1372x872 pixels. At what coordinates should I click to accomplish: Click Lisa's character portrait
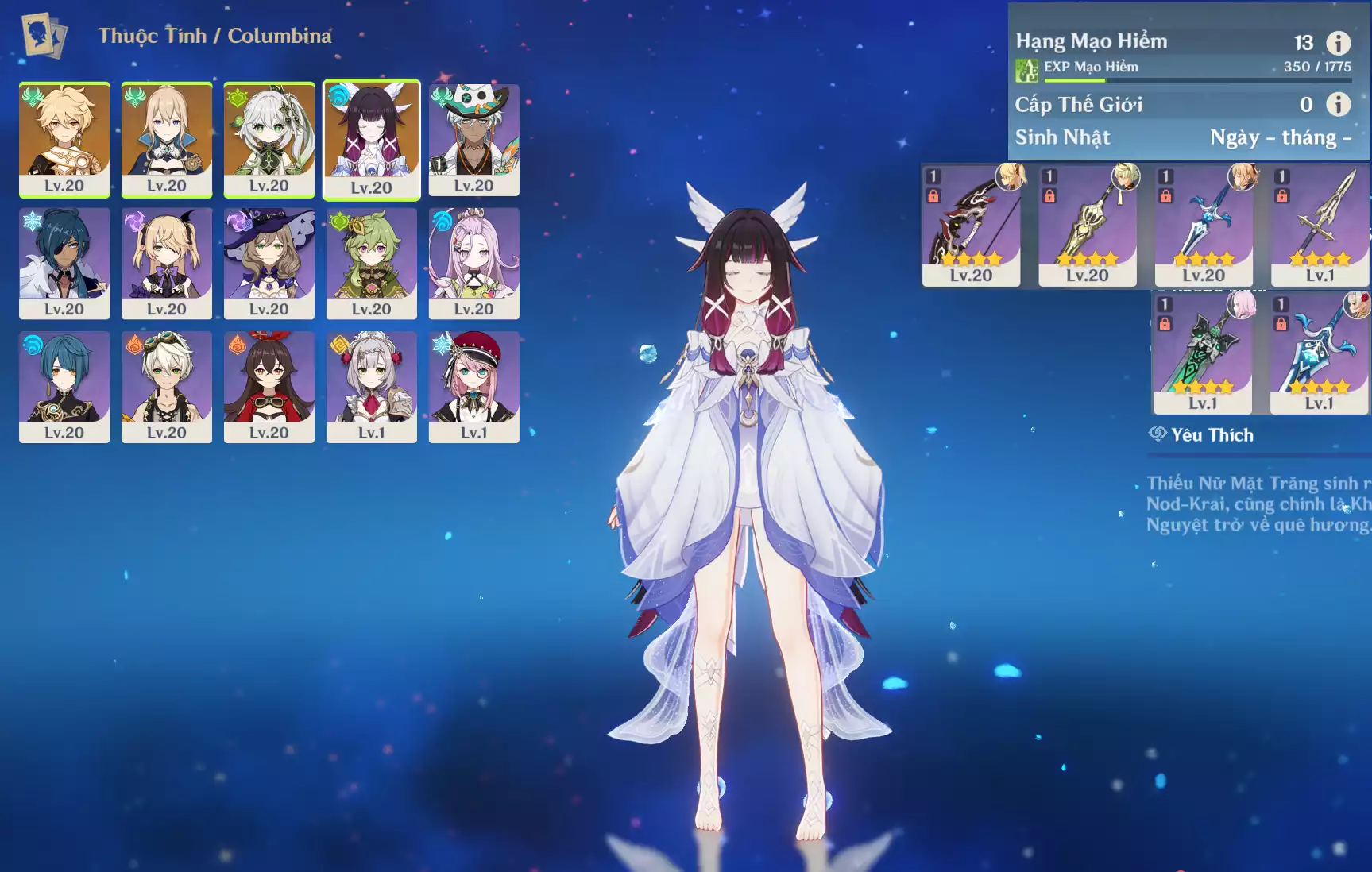(x=269, y=263)
